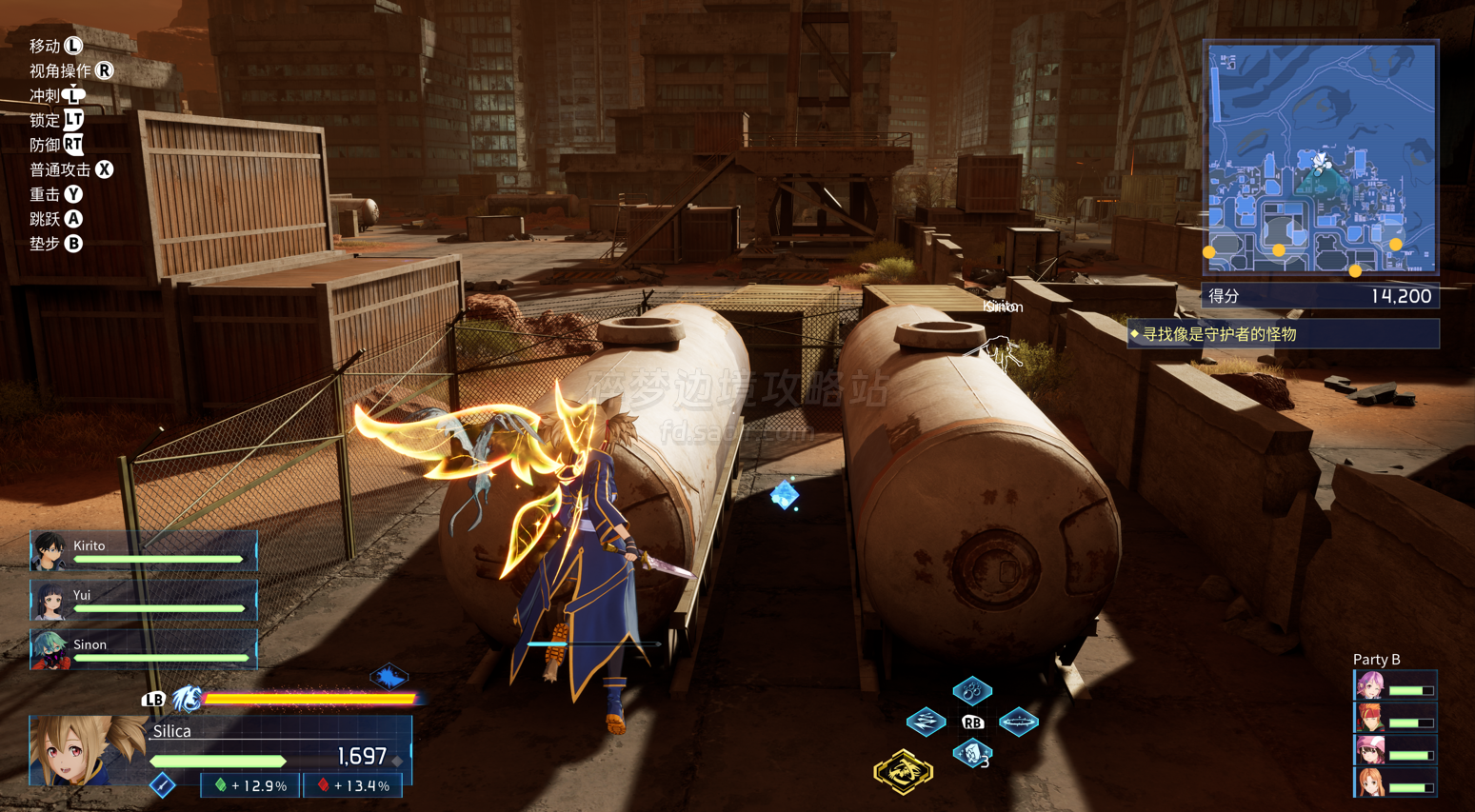The image size is (1475, 812).
Task: Activate the golden dragon ultimate skill
Action: [x=903, y=771]
